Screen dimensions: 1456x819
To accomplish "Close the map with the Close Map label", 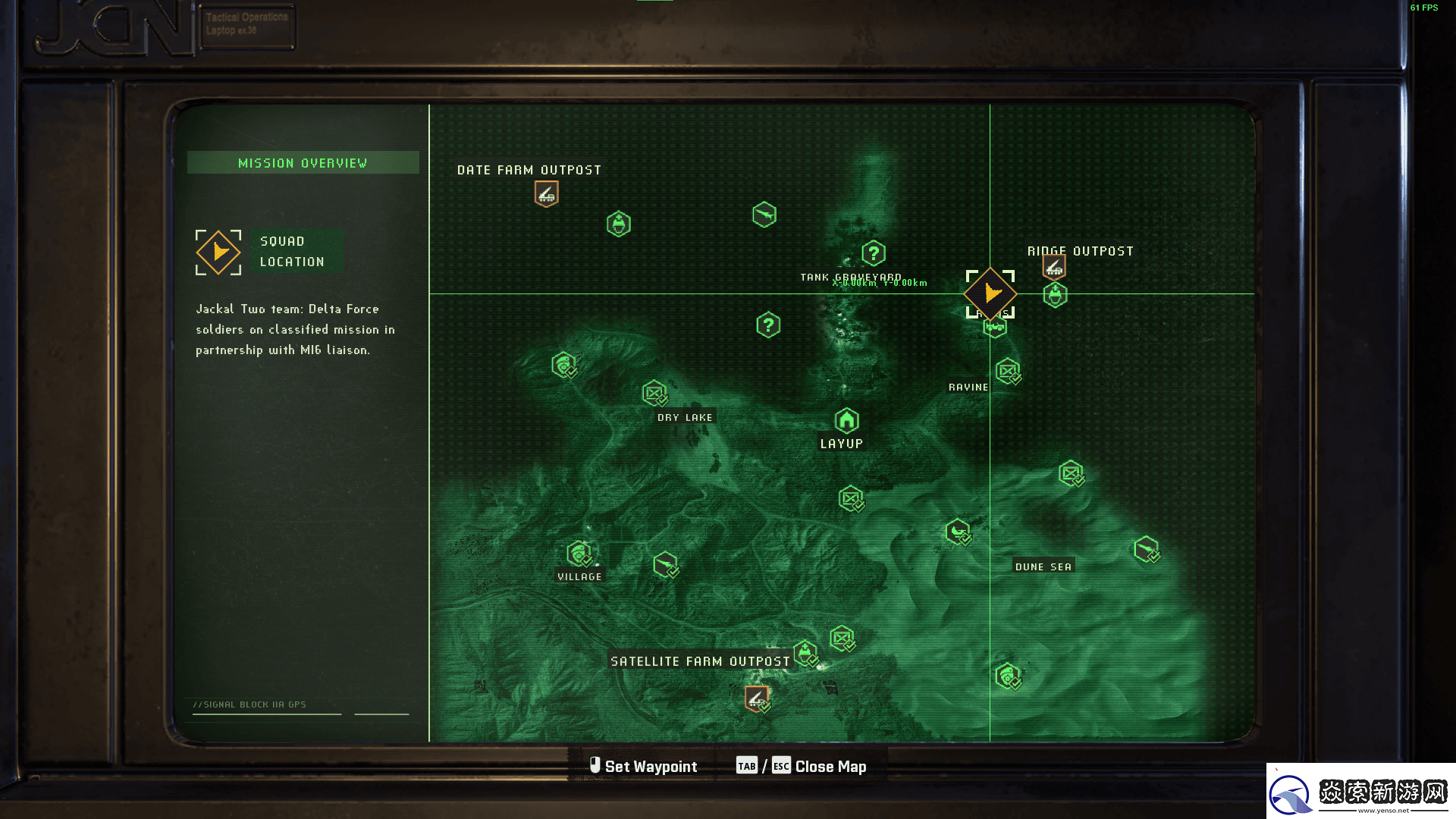I will (830, 767).
